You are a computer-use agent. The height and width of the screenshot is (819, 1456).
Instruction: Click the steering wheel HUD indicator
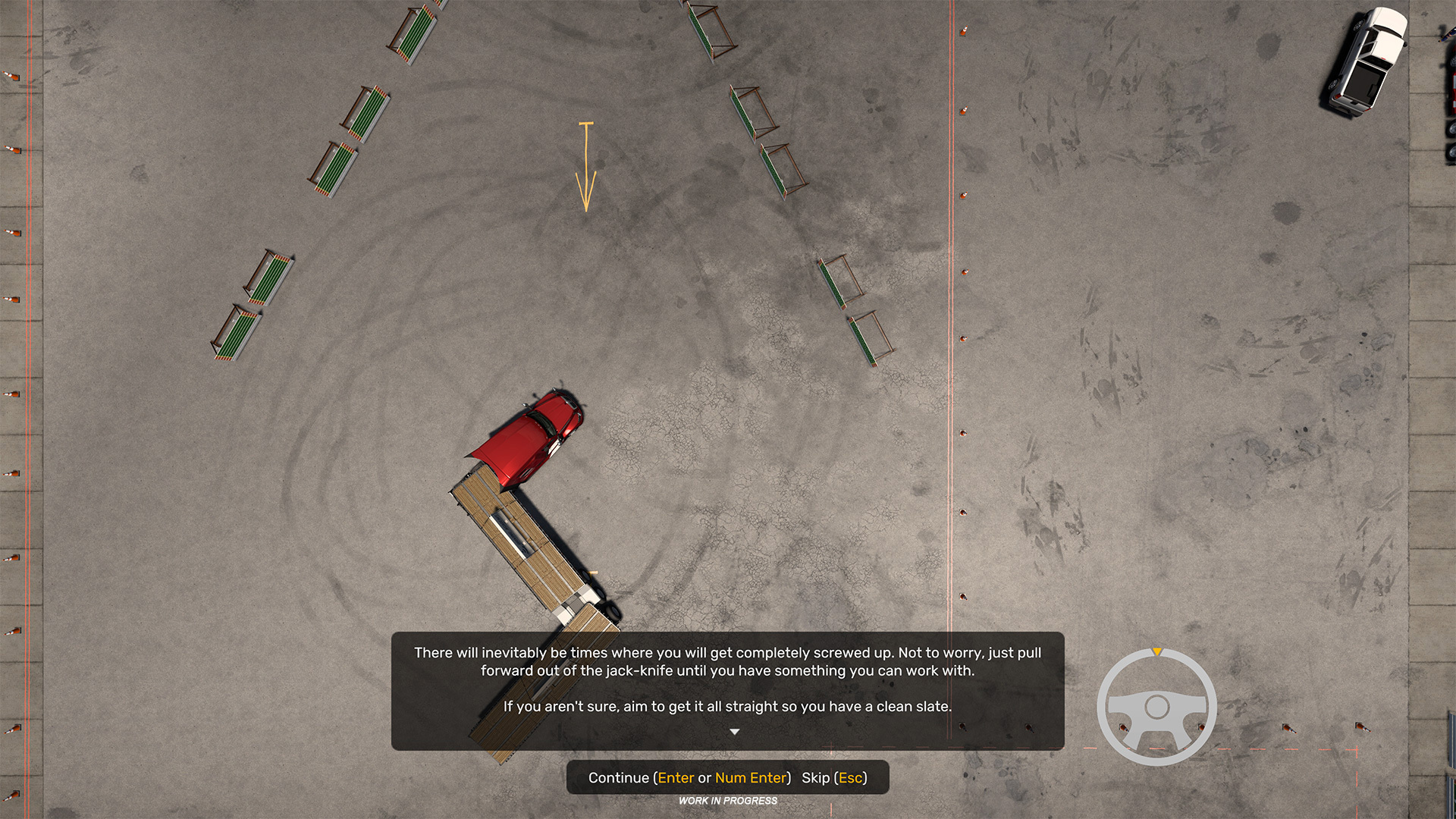coord(1158,707)
